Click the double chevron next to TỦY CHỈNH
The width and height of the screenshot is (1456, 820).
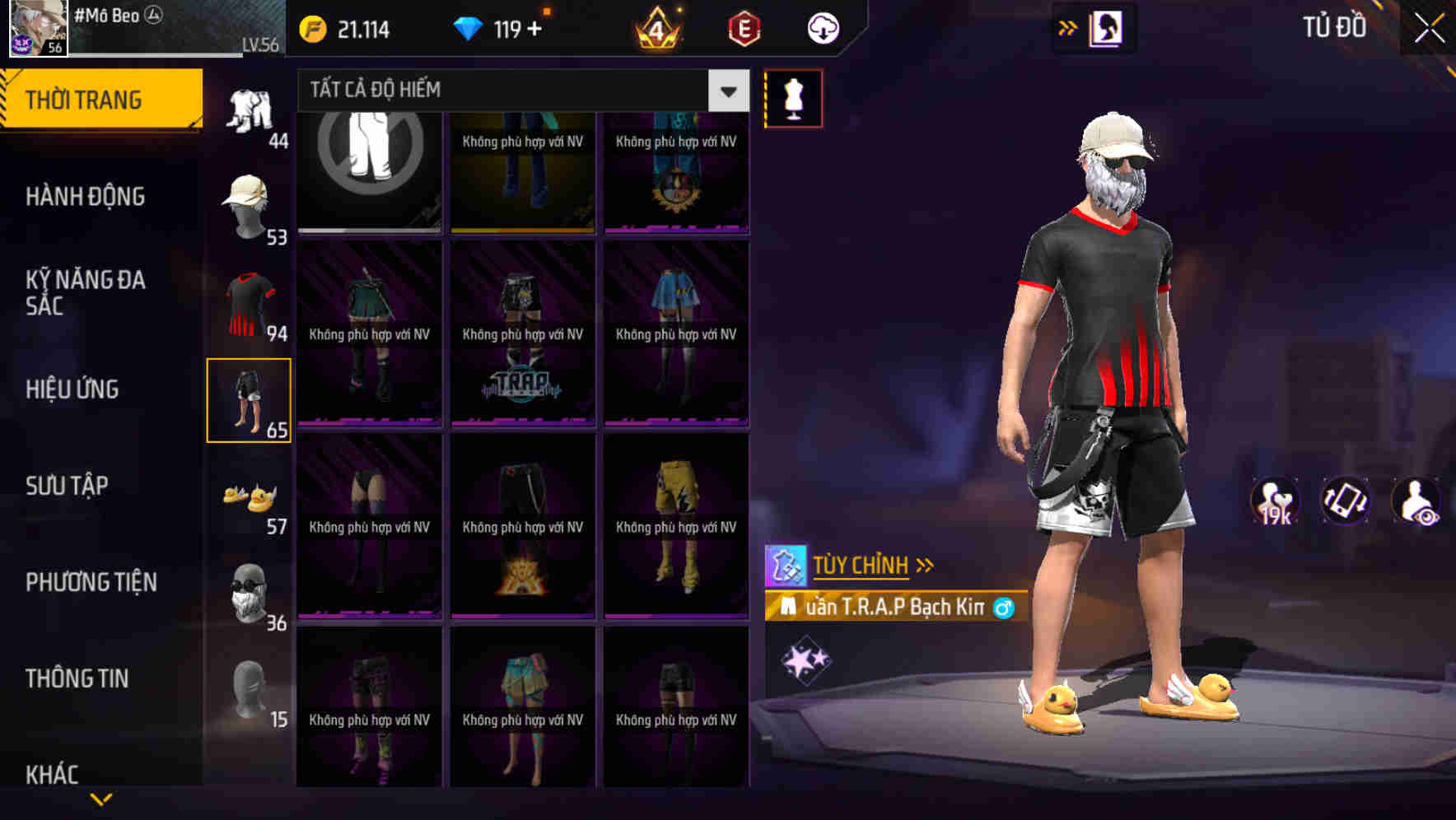coord(924,565)
